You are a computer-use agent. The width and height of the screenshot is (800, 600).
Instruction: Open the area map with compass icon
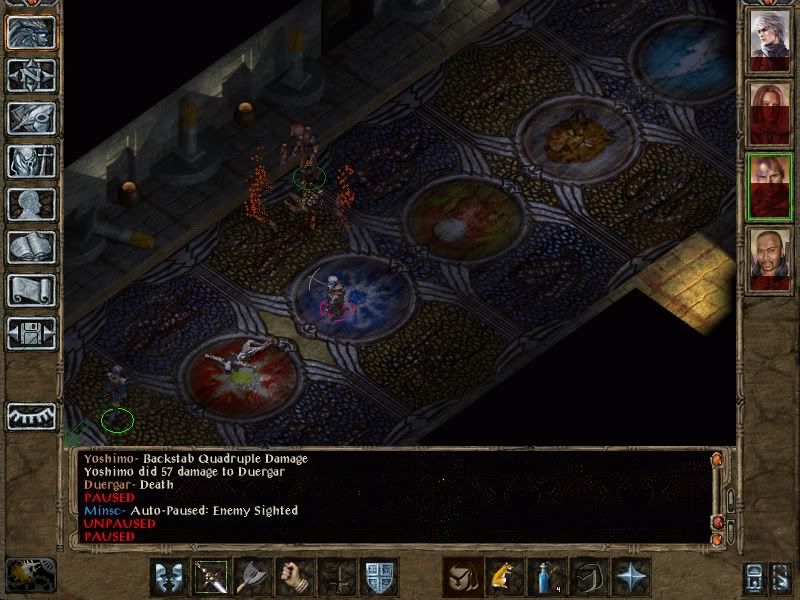point(31,75)
